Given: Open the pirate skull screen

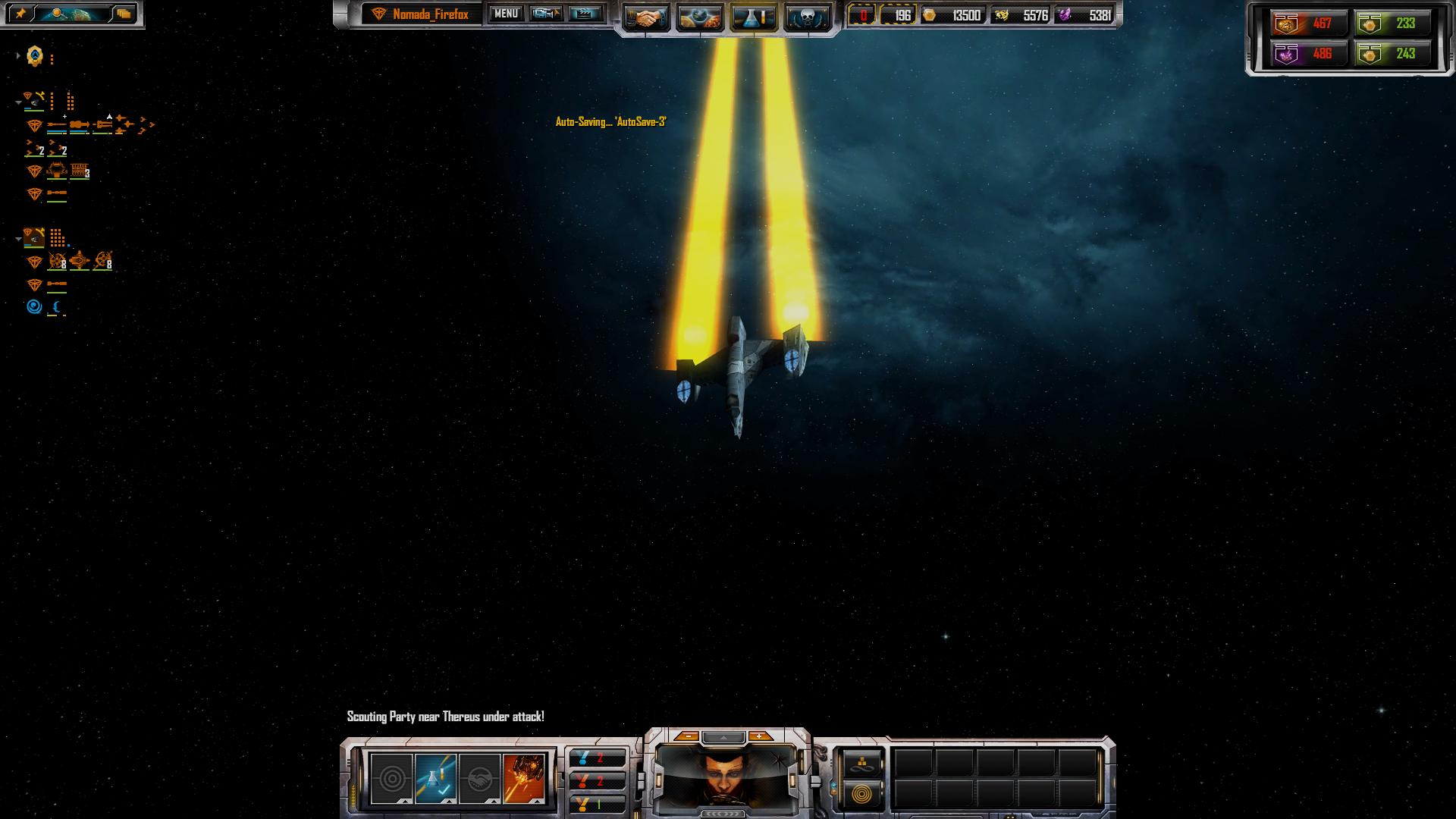Looking at the screenshot, I should 806,17.
